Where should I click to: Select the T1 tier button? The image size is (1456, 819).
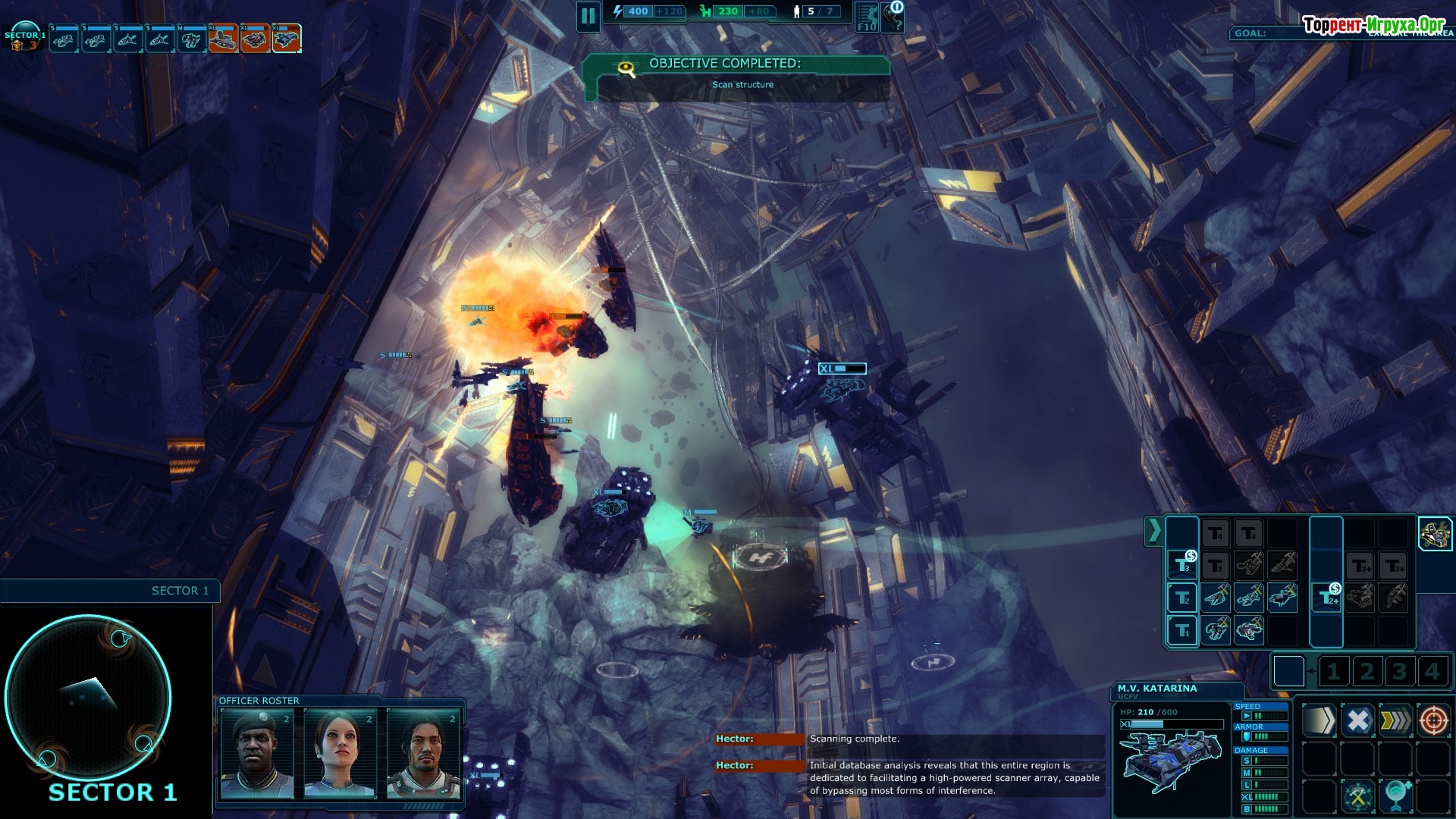1182,630
